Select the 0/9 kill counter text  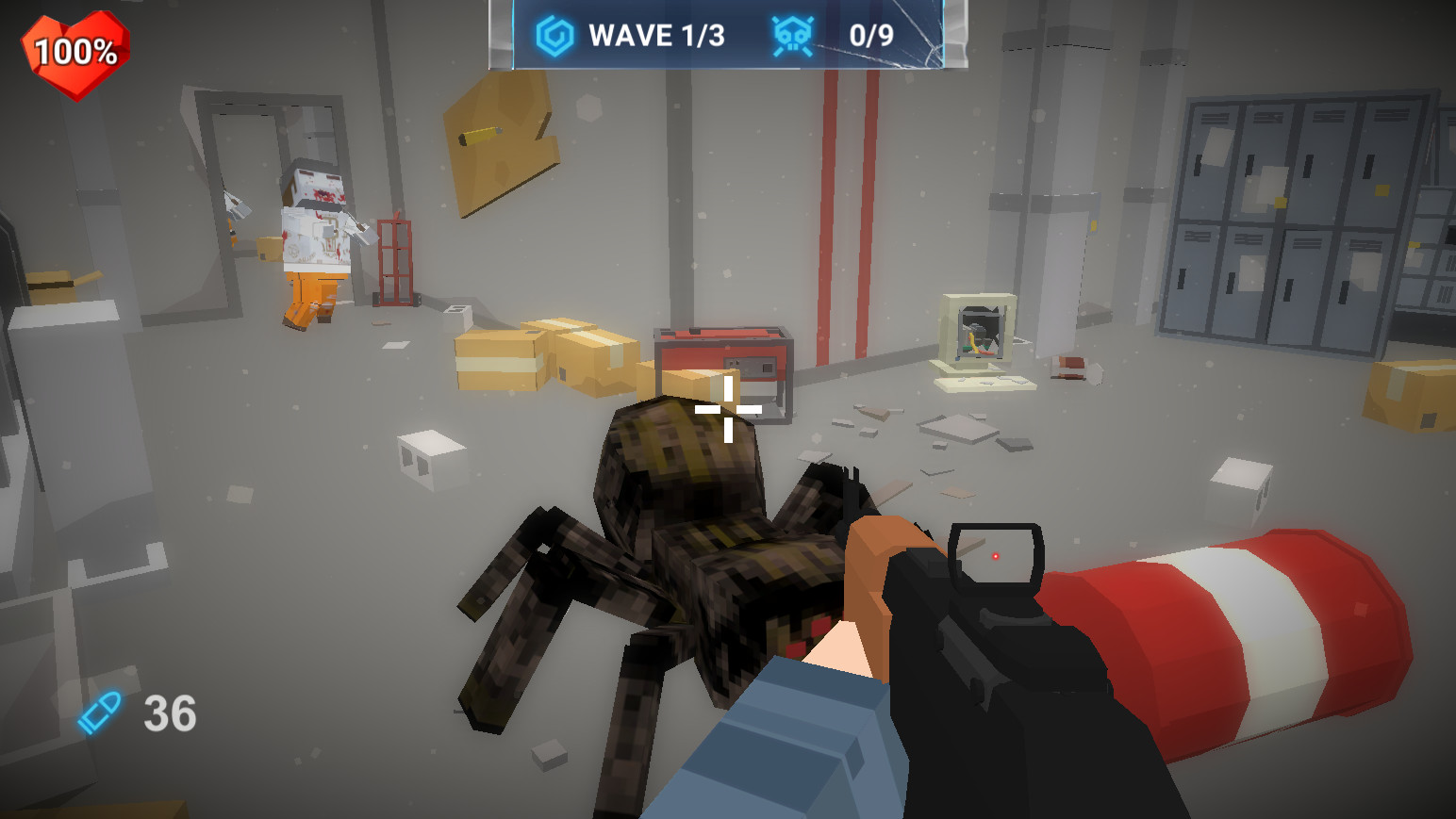(872, 34)
